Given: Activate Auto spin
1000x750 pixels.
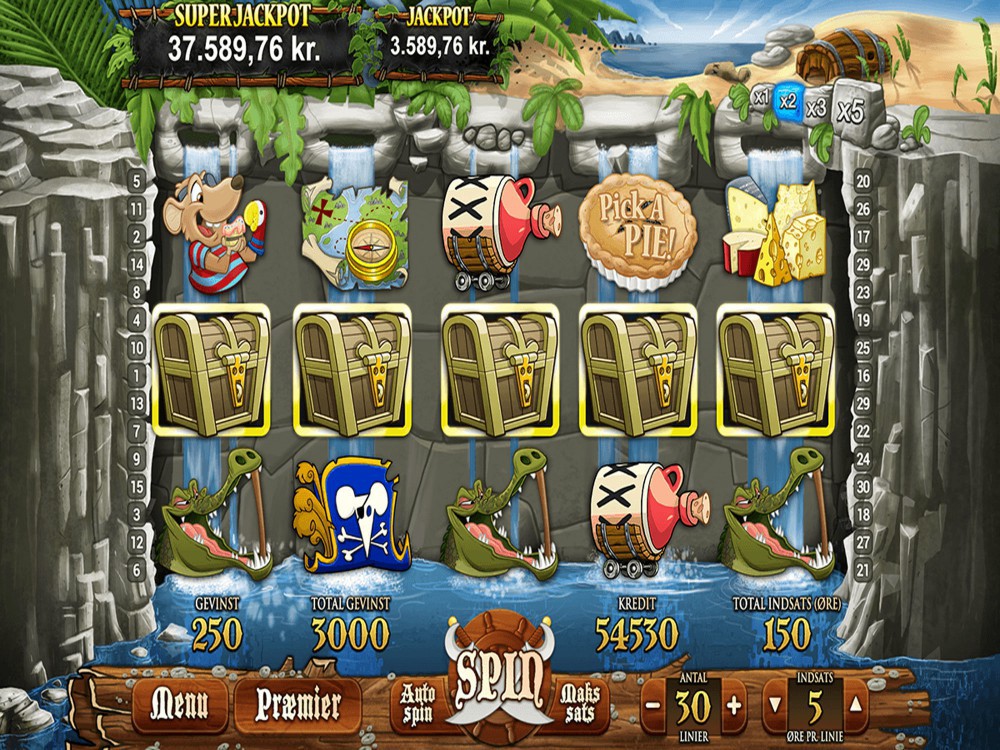Looking at the screenshot, I should tap(418, 702).
